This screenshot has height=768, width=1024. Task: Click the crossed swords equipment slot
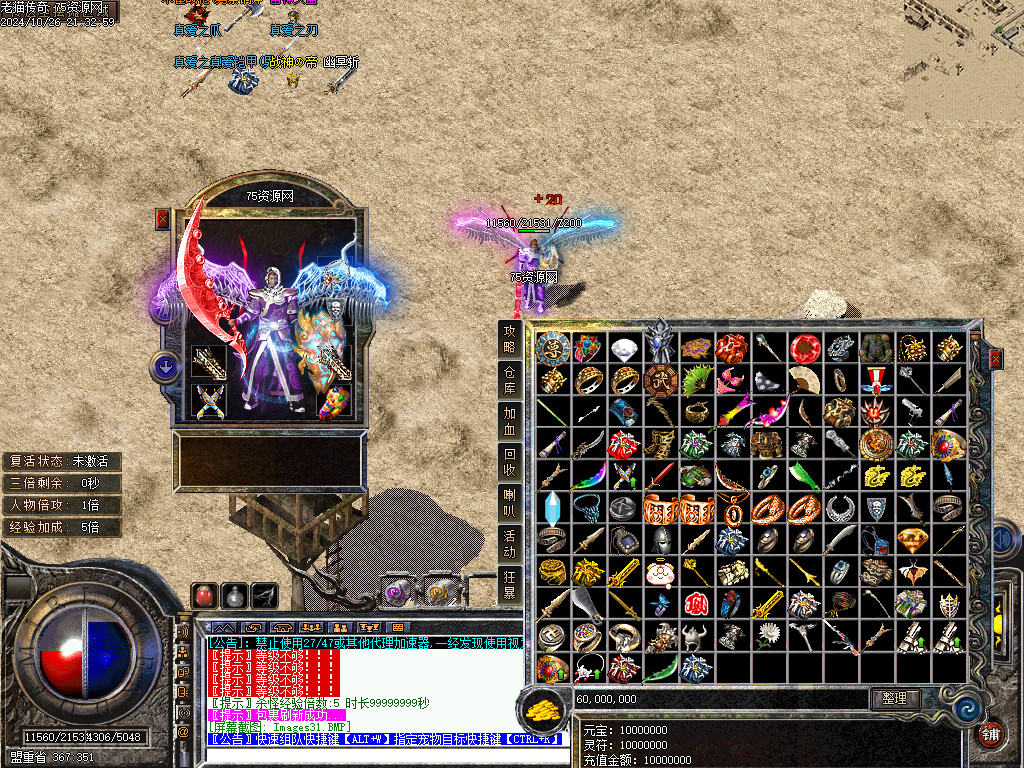tap(207, 402)
